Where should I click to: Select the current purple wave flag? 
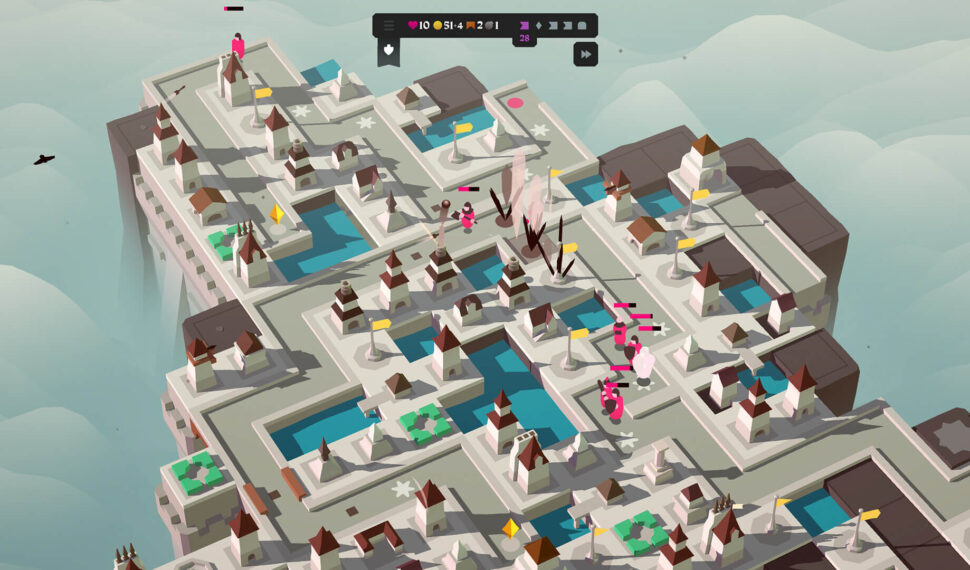click(x=524, y=25)
